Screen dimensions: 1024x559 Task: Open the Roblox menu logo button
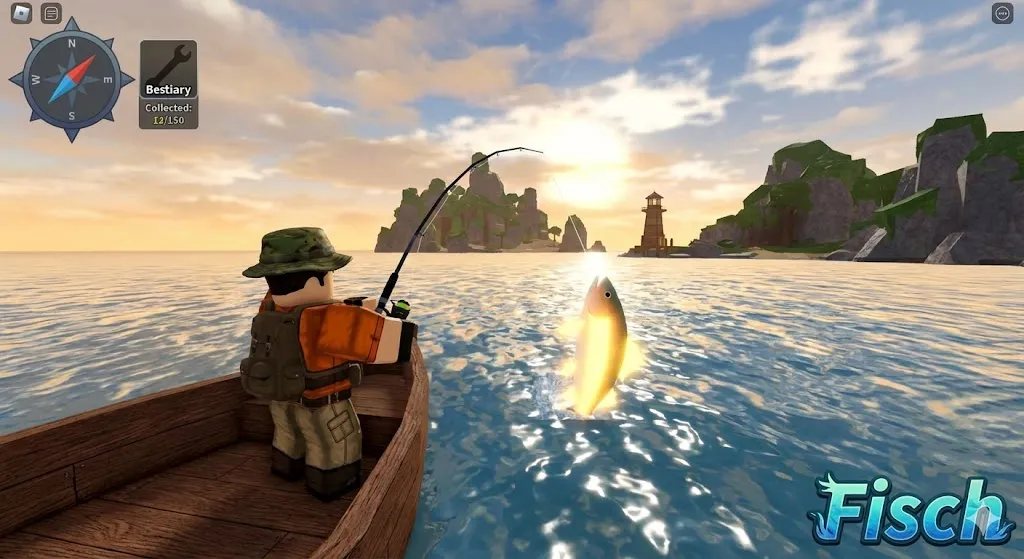20,13
